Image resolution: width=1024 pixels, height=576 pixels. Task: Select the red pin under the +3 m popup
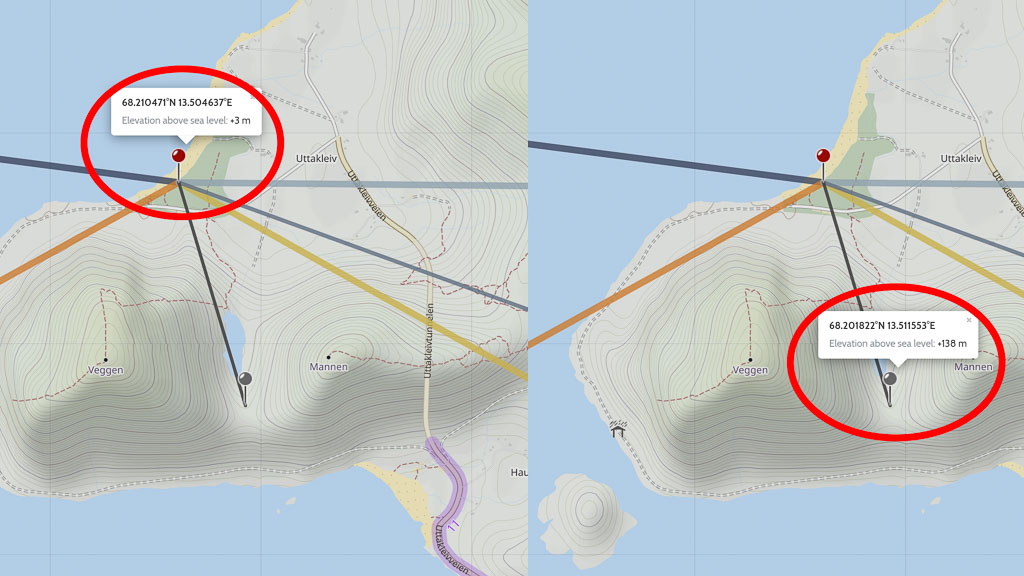click(179, 156)
